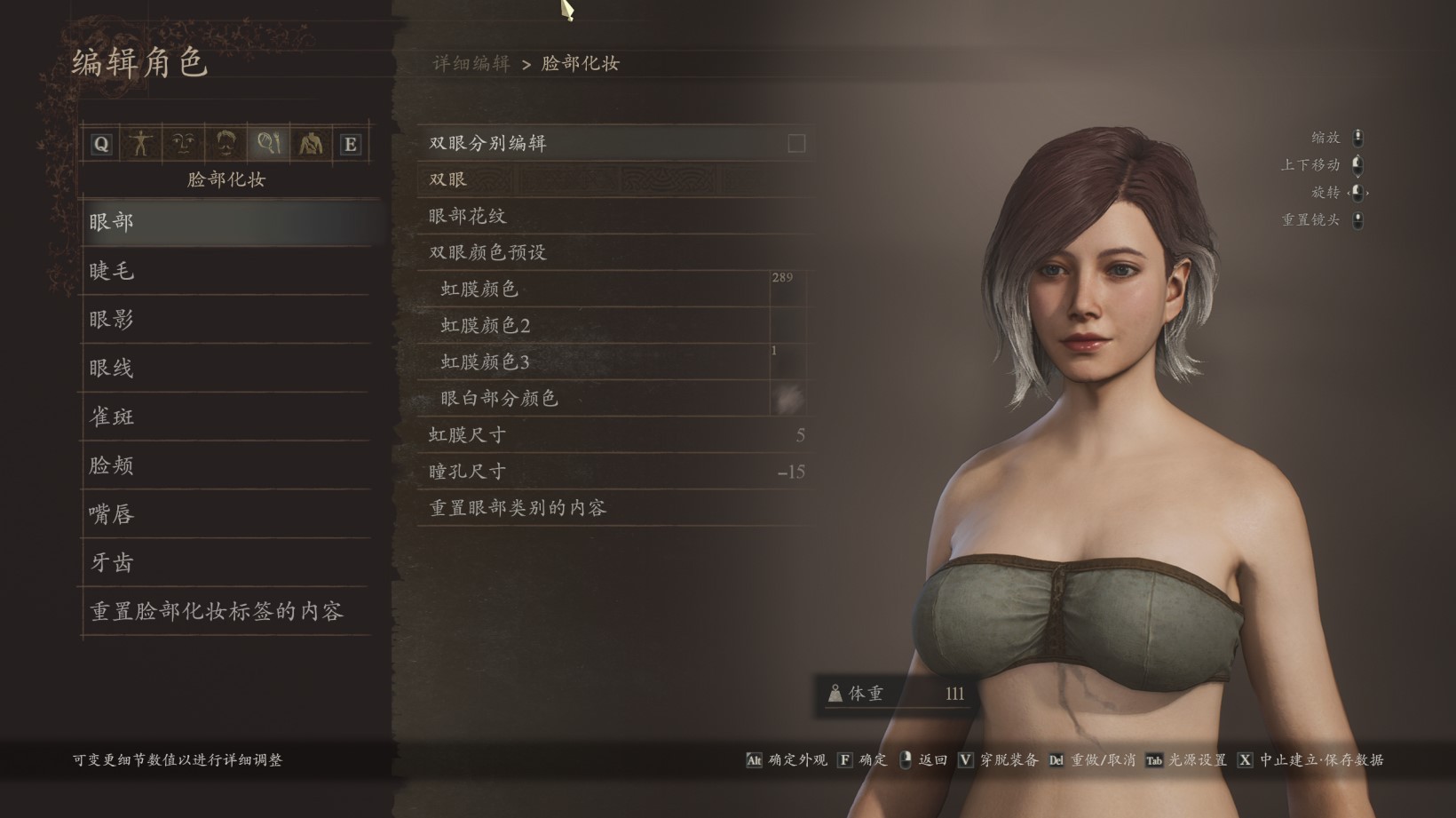Click the Q previous-category icon
1456x818 pixels.
click(100, 144)
